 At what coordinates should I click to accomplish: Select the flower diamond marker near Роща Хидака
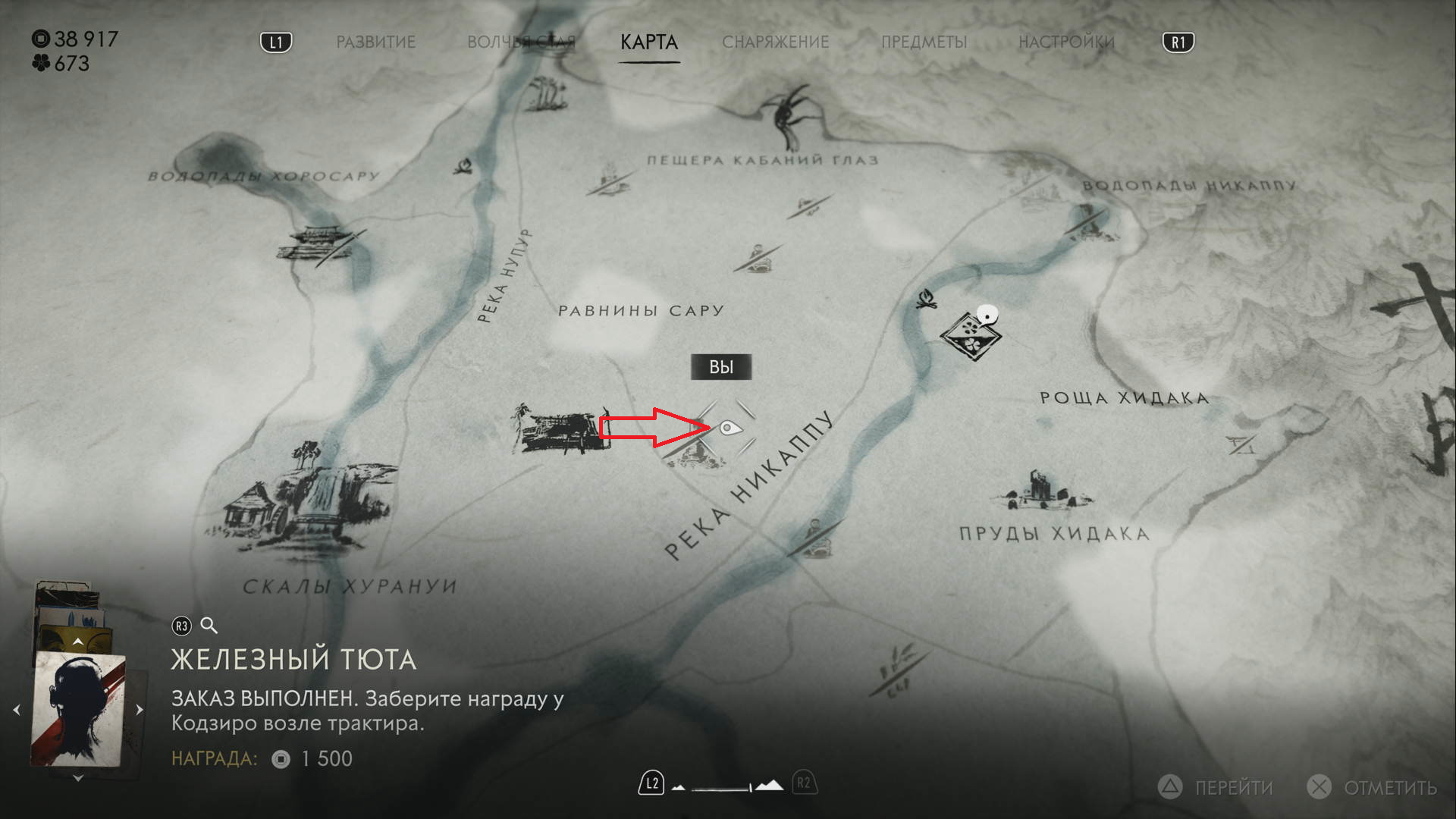click(x=970, y=334)
